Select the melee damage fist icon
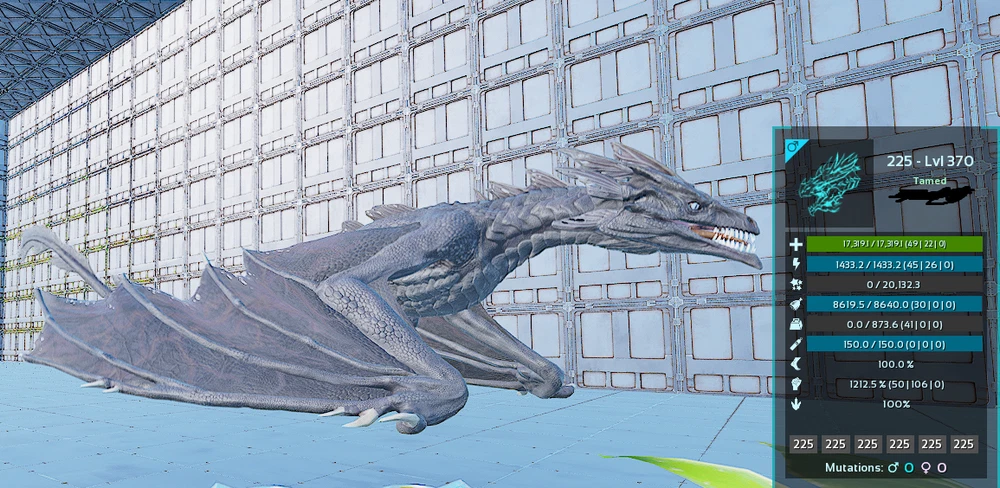This screenshot has height=488, width=1000. pos(796,384)
